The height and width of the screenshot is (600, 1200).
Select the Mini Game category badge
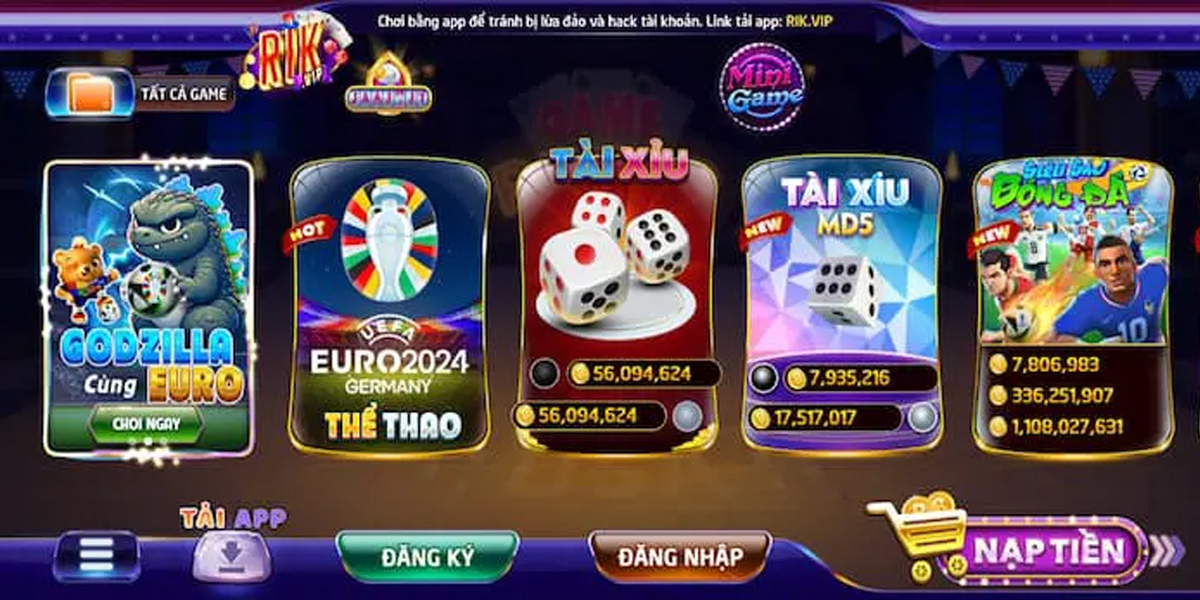[x=764, y=87]
